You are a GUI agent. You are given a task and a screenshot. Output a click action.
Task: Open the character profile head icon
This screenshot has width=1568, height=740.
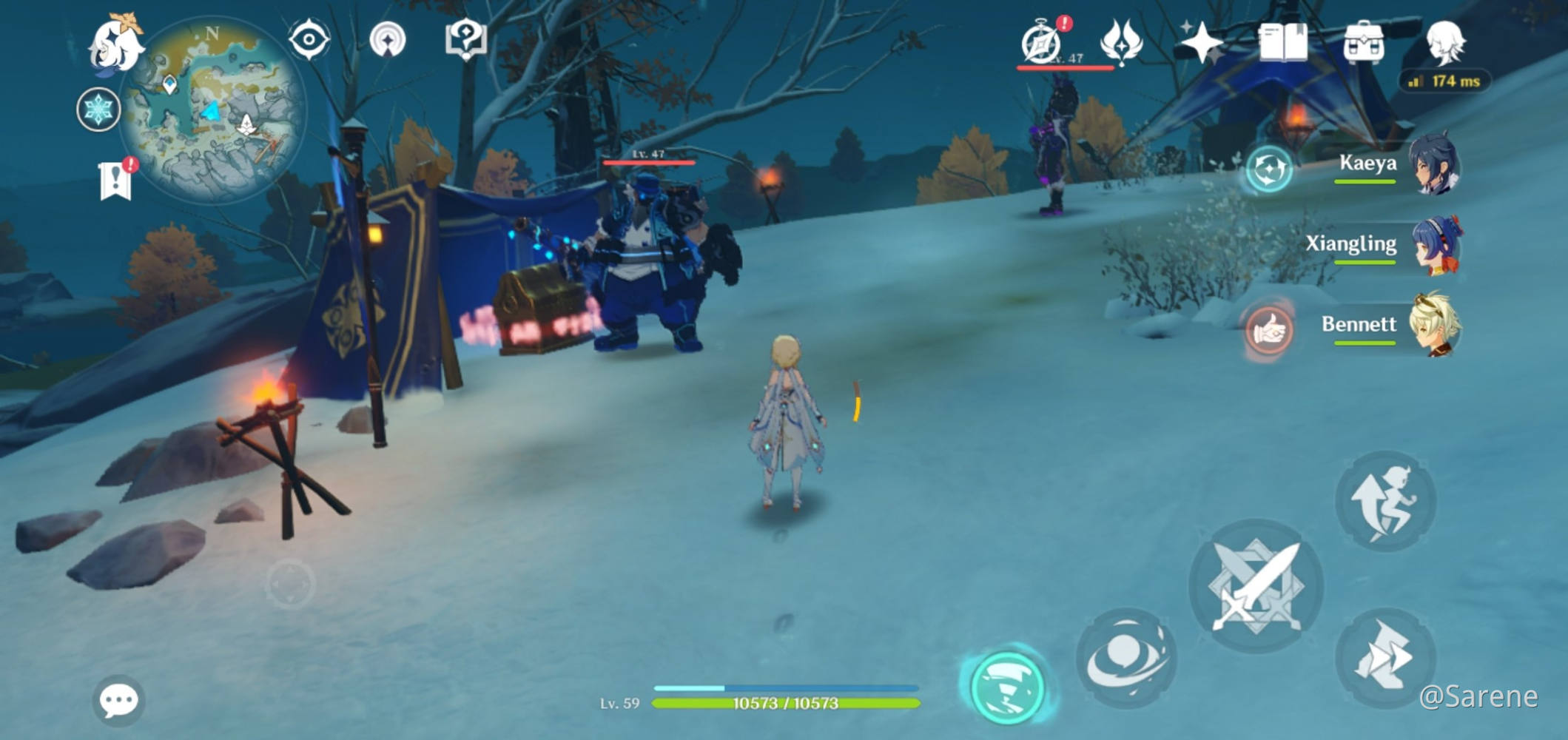tap(1444, 42)
